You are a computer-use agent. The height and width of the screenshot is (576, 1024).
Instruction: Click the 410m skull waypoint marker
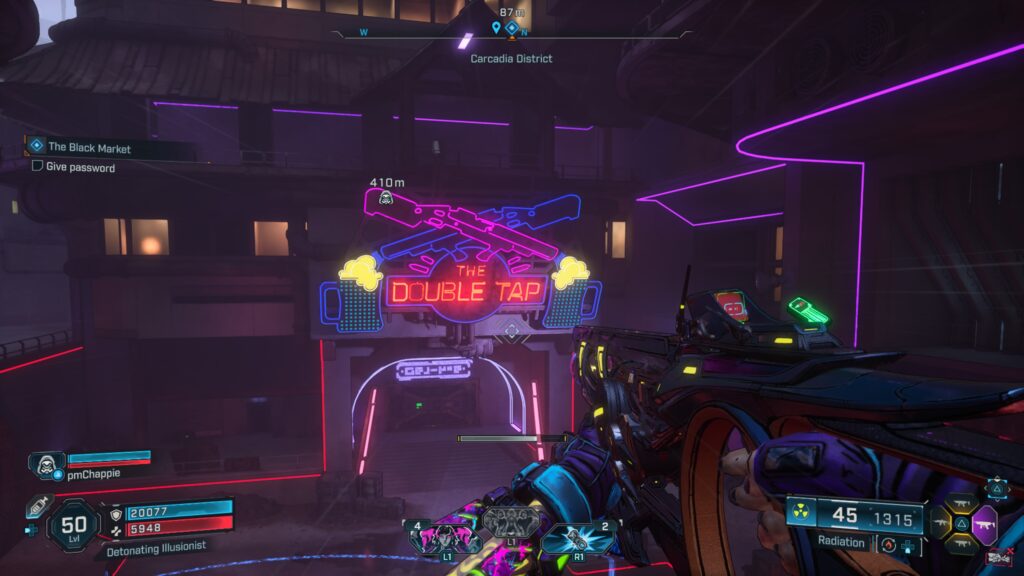pos(385,198)
